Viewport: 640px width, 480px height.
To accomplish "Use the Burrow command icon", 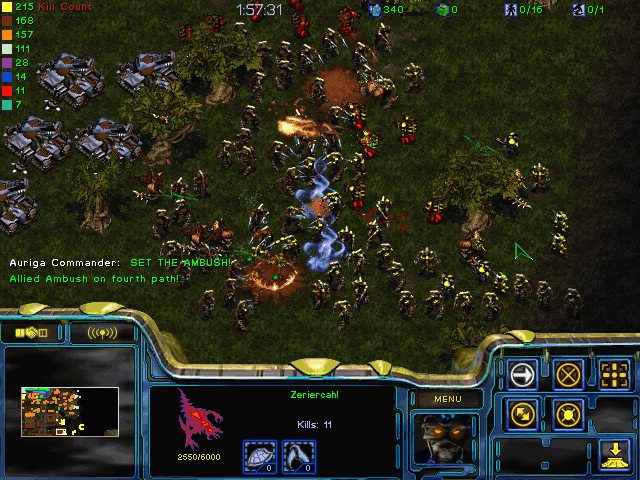I will pos(615,454).
